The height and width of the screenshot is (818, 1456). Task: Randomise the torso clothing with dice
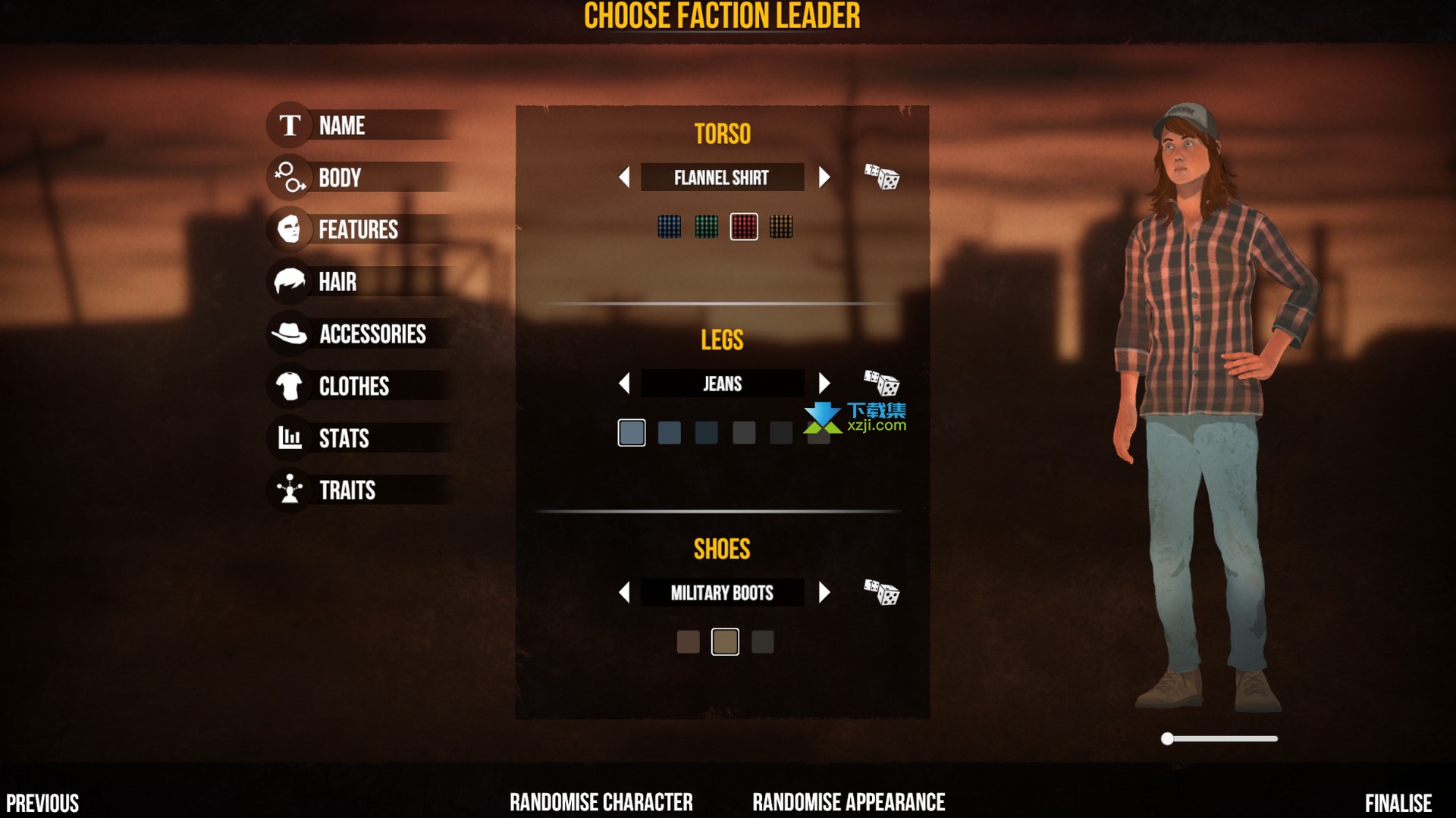pos(881,177)
